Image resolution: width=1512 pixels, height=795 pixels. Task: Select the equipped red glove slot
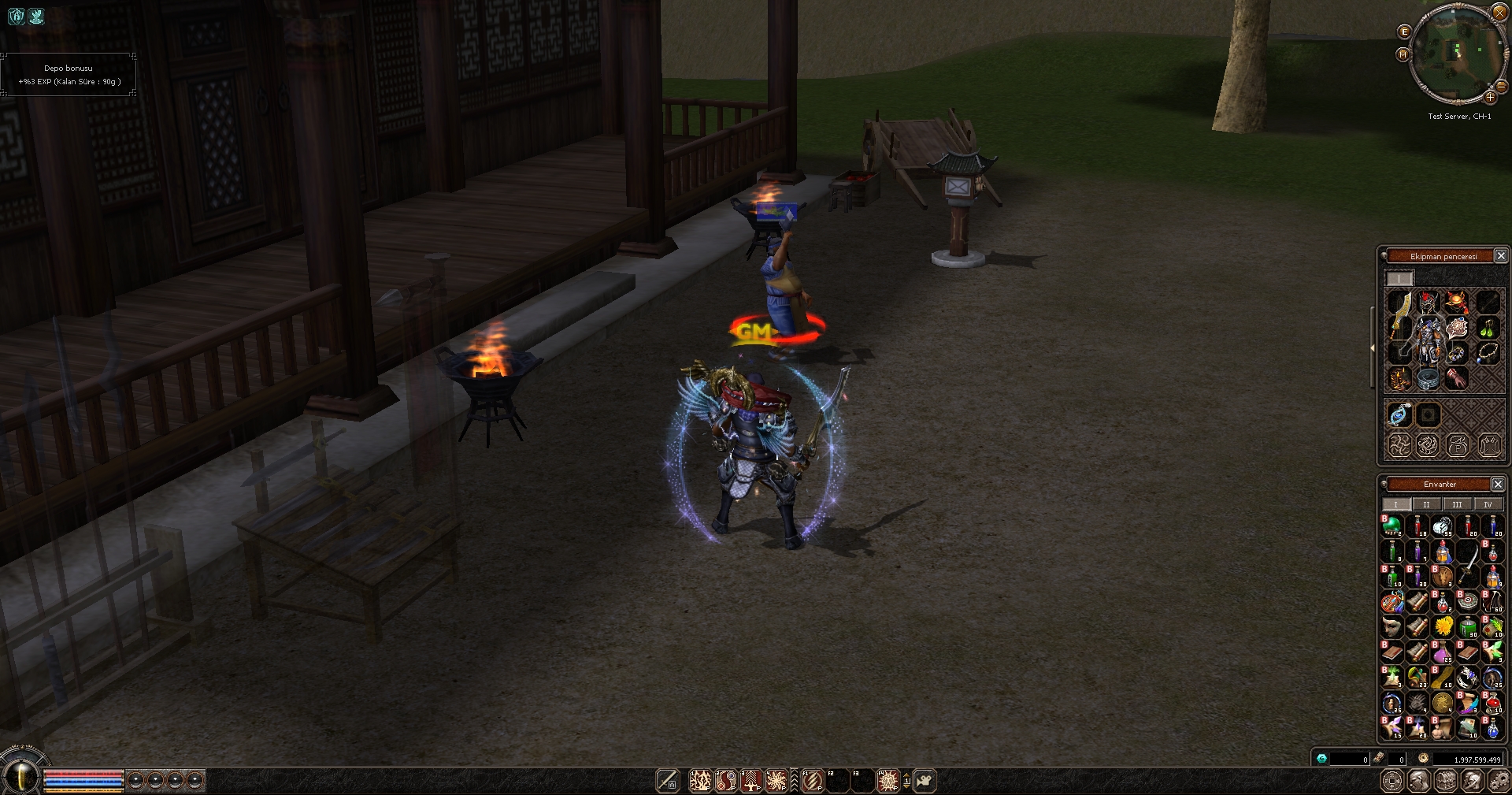[1456, 378]
